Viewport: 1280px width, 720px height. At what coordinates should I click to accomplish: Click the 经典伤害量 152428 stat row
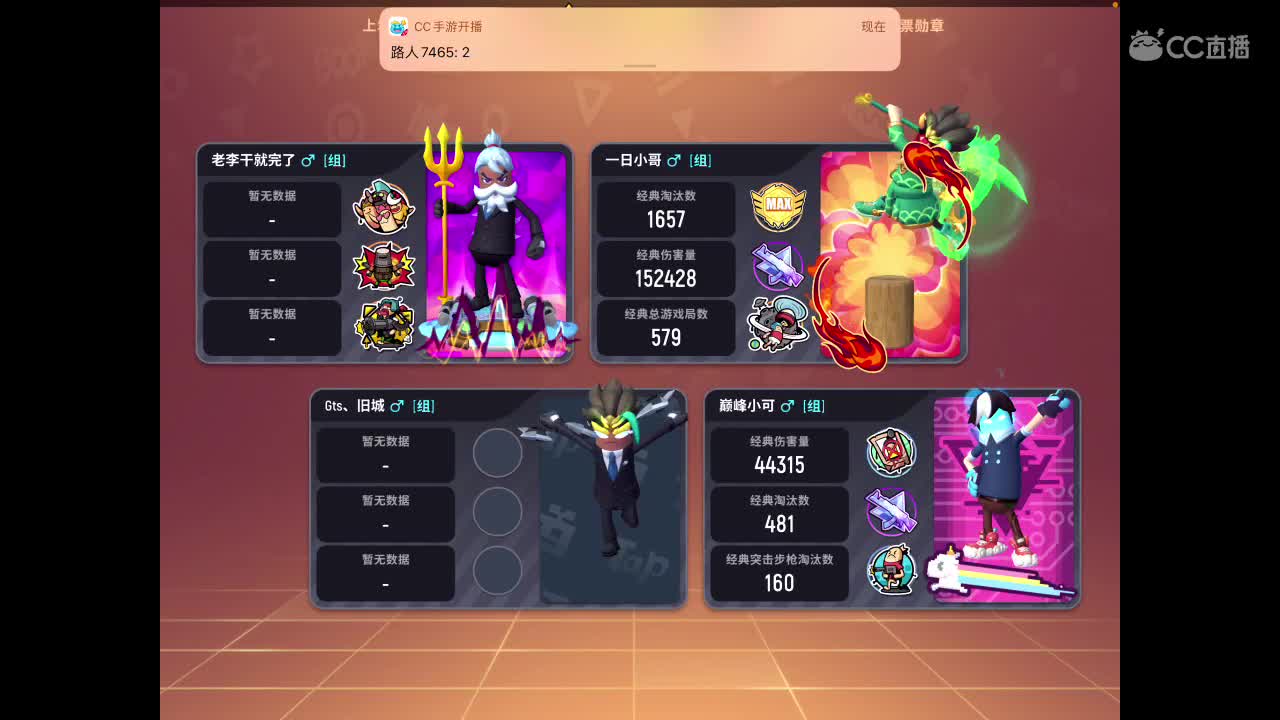(x=665, y=268)
